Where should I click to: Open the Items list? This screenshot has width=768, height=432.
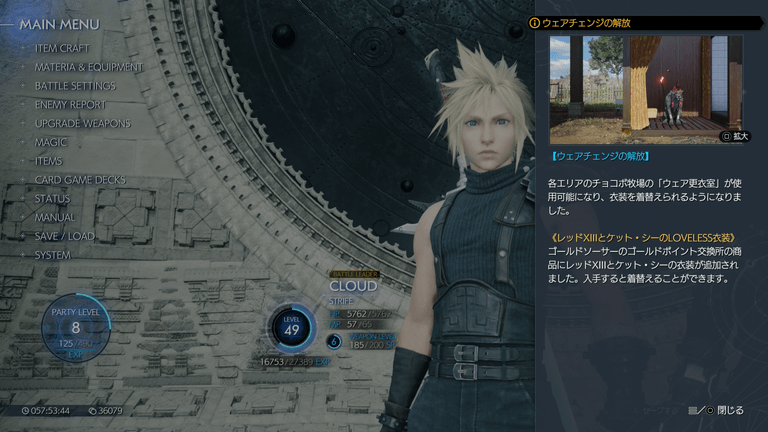(x=49, y=161)
